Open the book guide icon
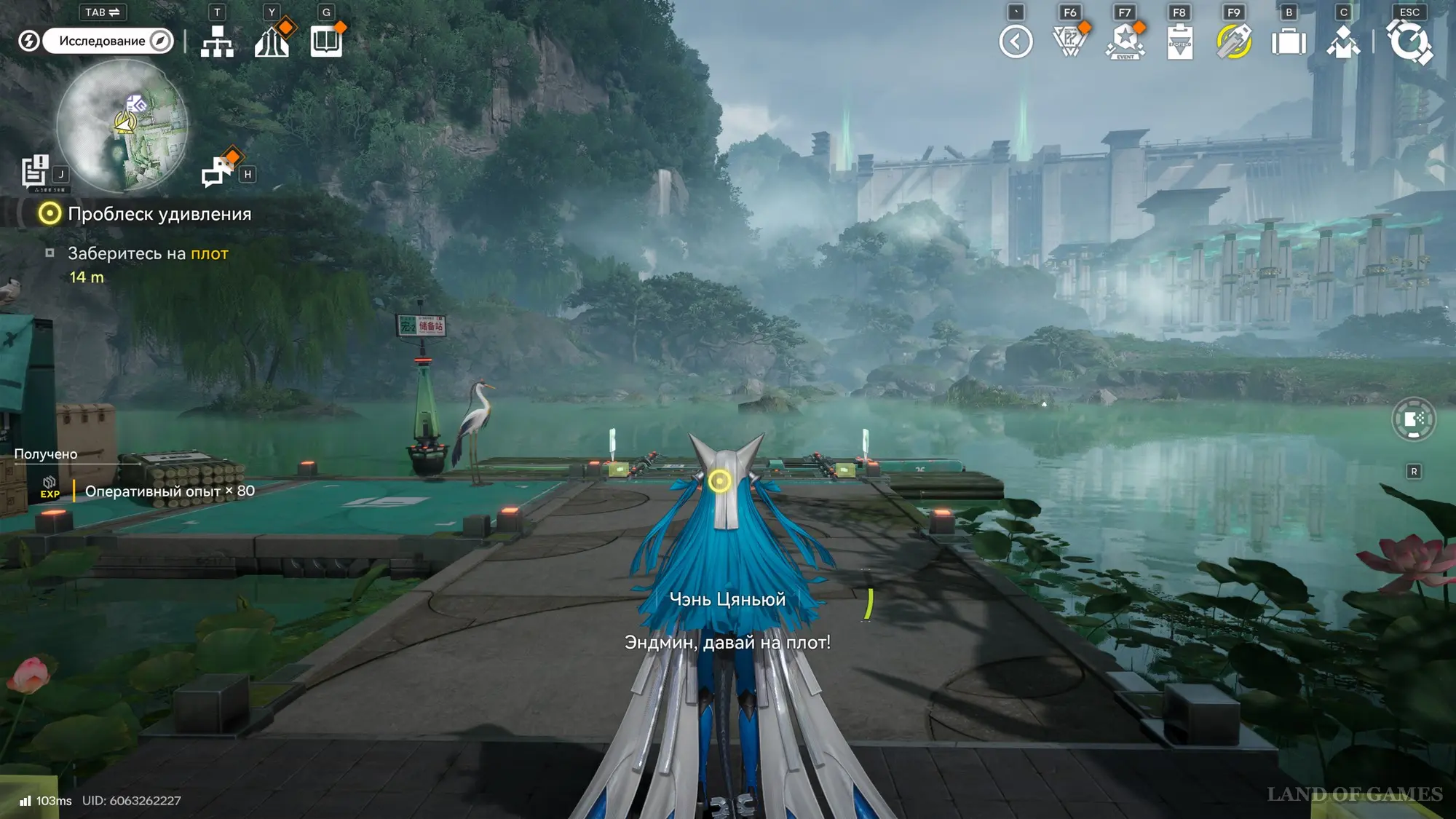 (x=326, y=41)
